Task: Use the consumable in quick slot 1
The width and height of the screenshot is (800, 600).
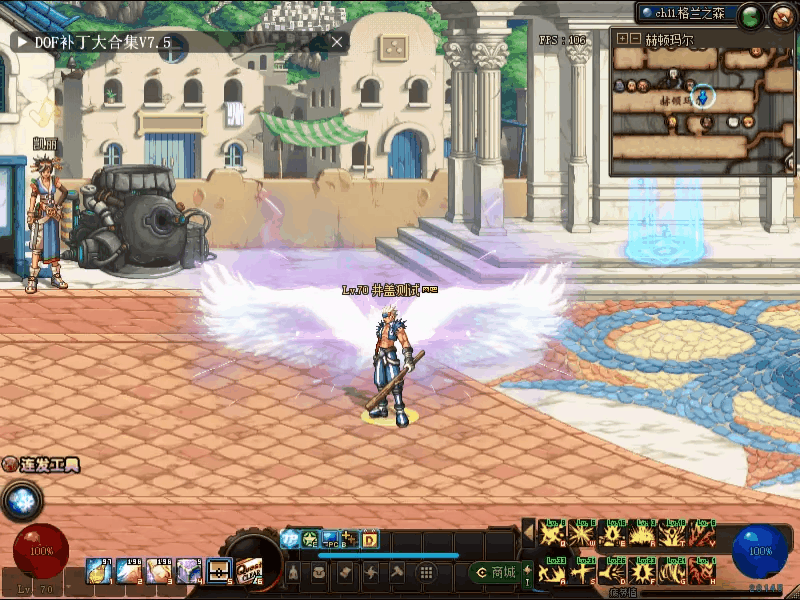Action: click(x=99, y=571)
